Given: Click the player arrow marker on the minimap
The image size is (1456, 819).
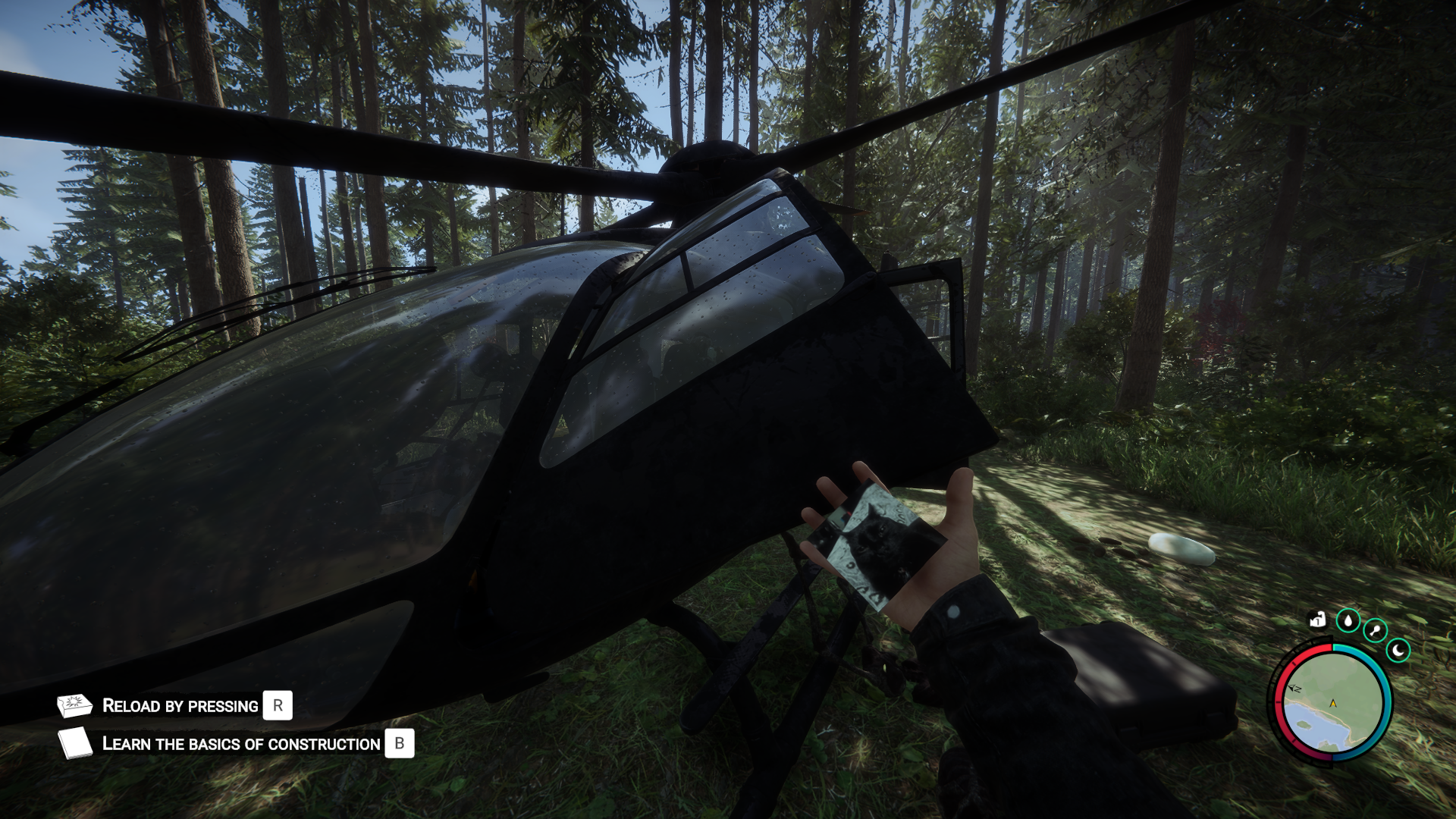Looking at the screenshot, I should tap(1333, 703).
